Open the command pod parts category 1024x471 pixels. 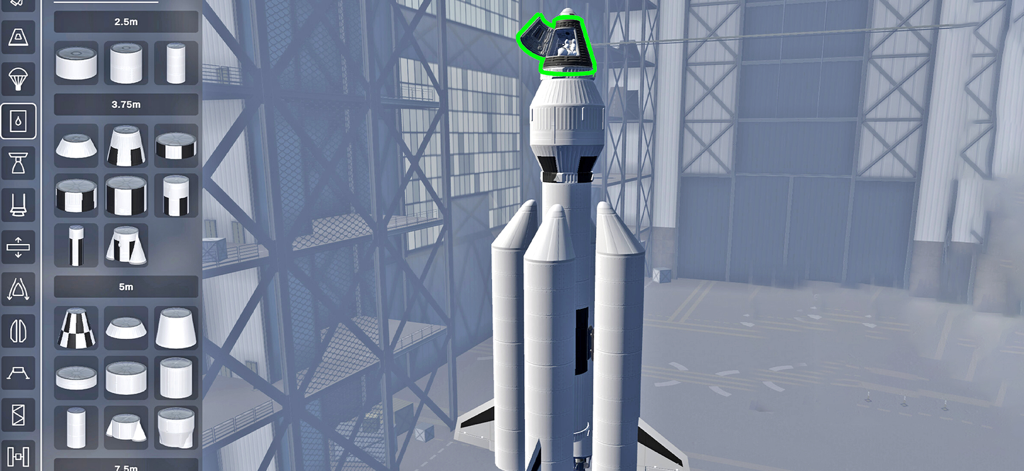[19, 38]
